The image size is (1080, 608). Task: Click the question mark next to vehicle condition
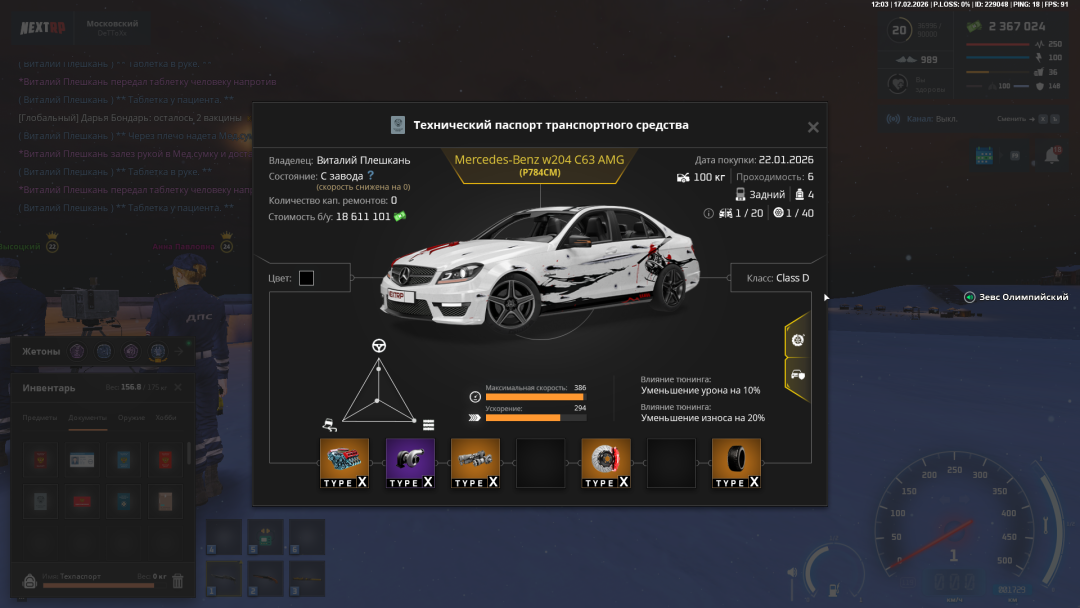click(370, 175)
